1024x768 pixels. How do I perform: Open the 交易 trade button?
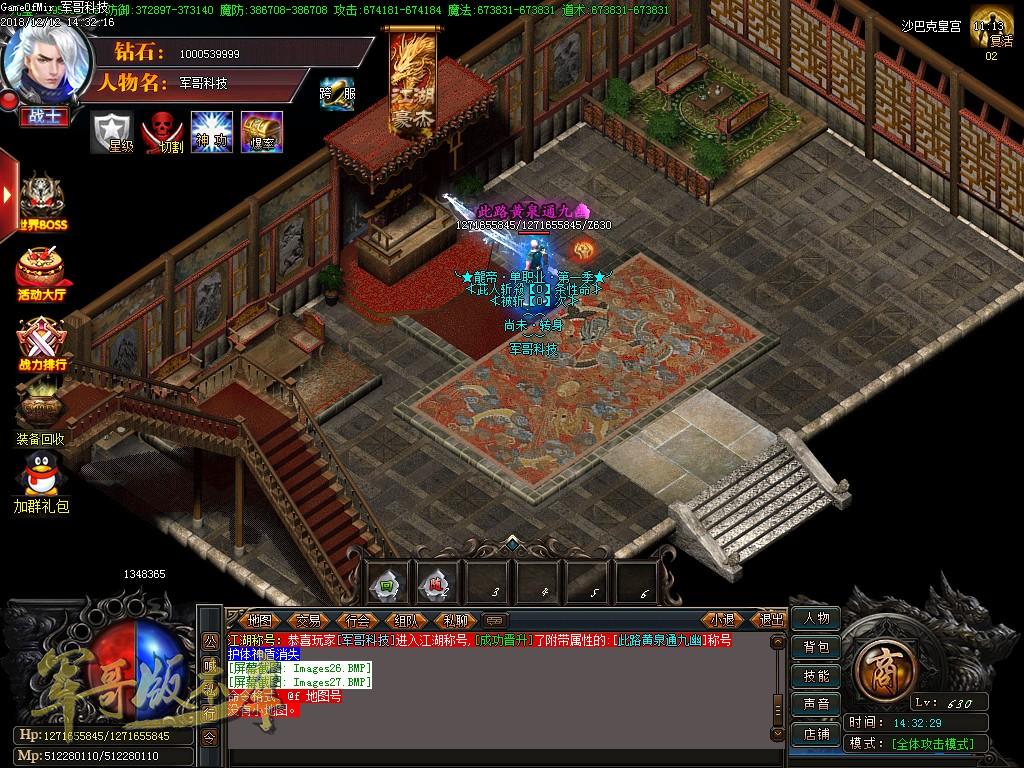(x=308, y=620)
